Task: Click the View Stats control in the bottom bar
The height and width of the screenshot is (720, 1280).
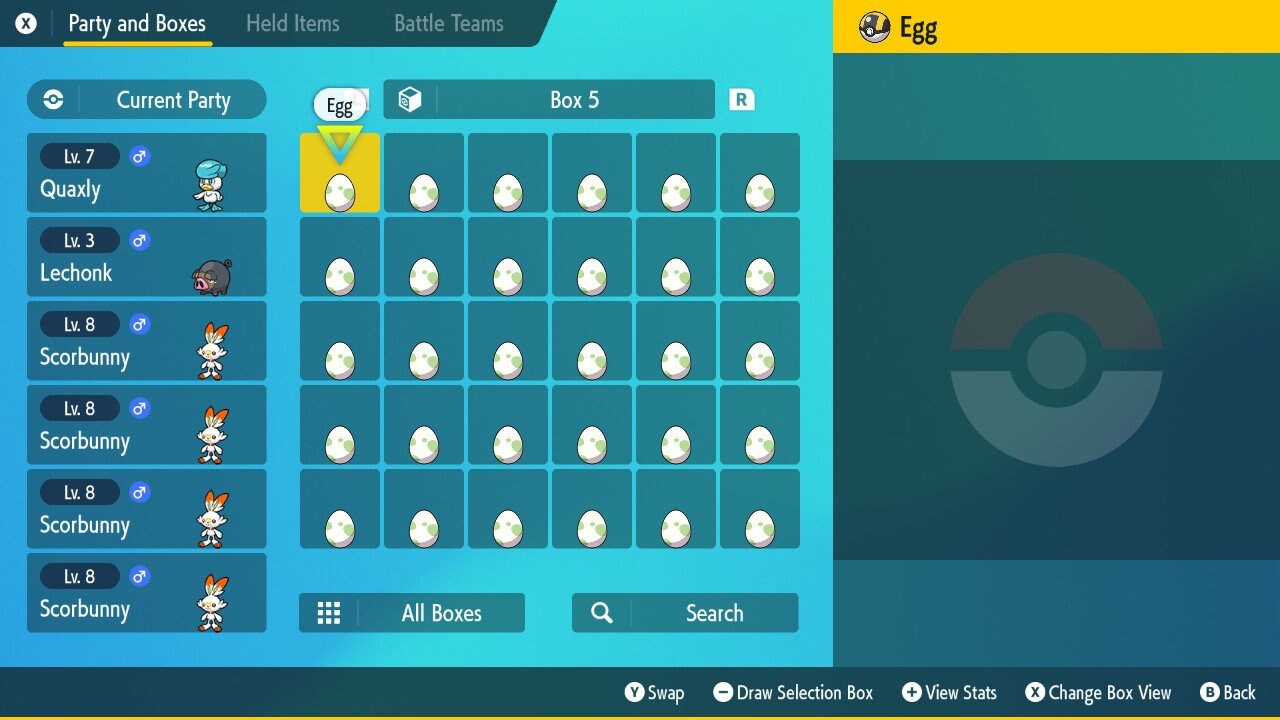Action: pos(948,692)
